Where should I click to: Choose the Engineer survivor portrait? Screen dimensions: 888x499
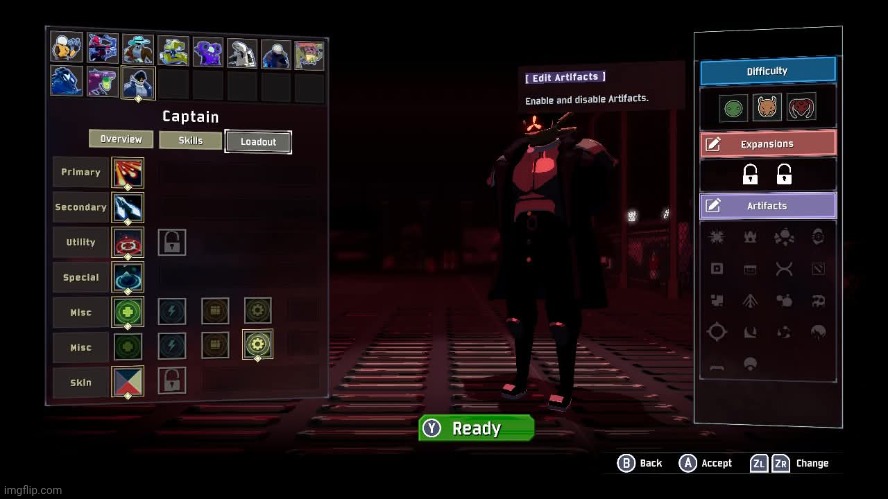(x=207, y=50)
